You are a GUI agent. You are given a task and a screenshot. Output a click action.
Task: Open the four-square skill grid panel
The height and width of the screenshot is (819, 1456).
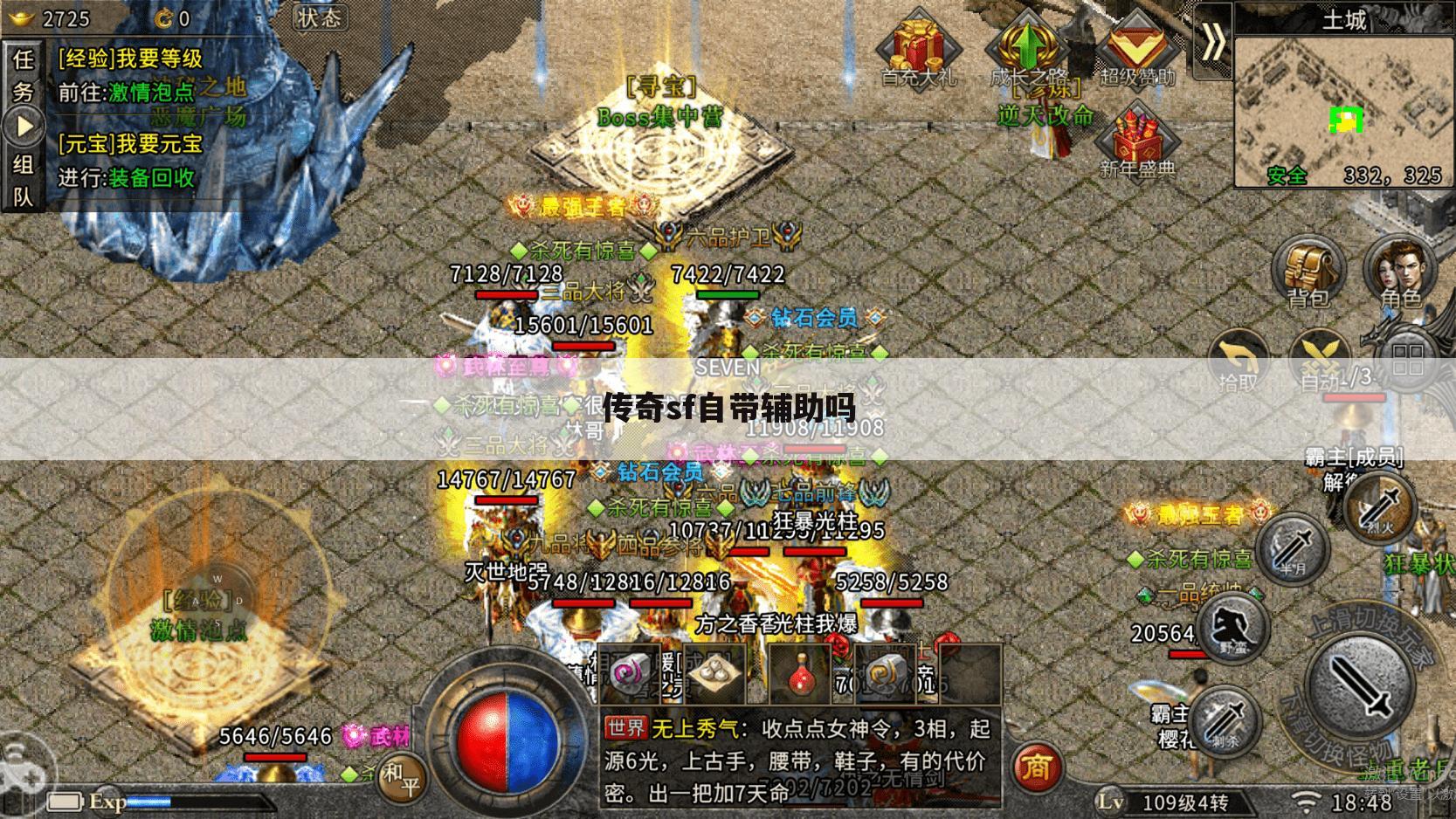tap(1406, 361)
